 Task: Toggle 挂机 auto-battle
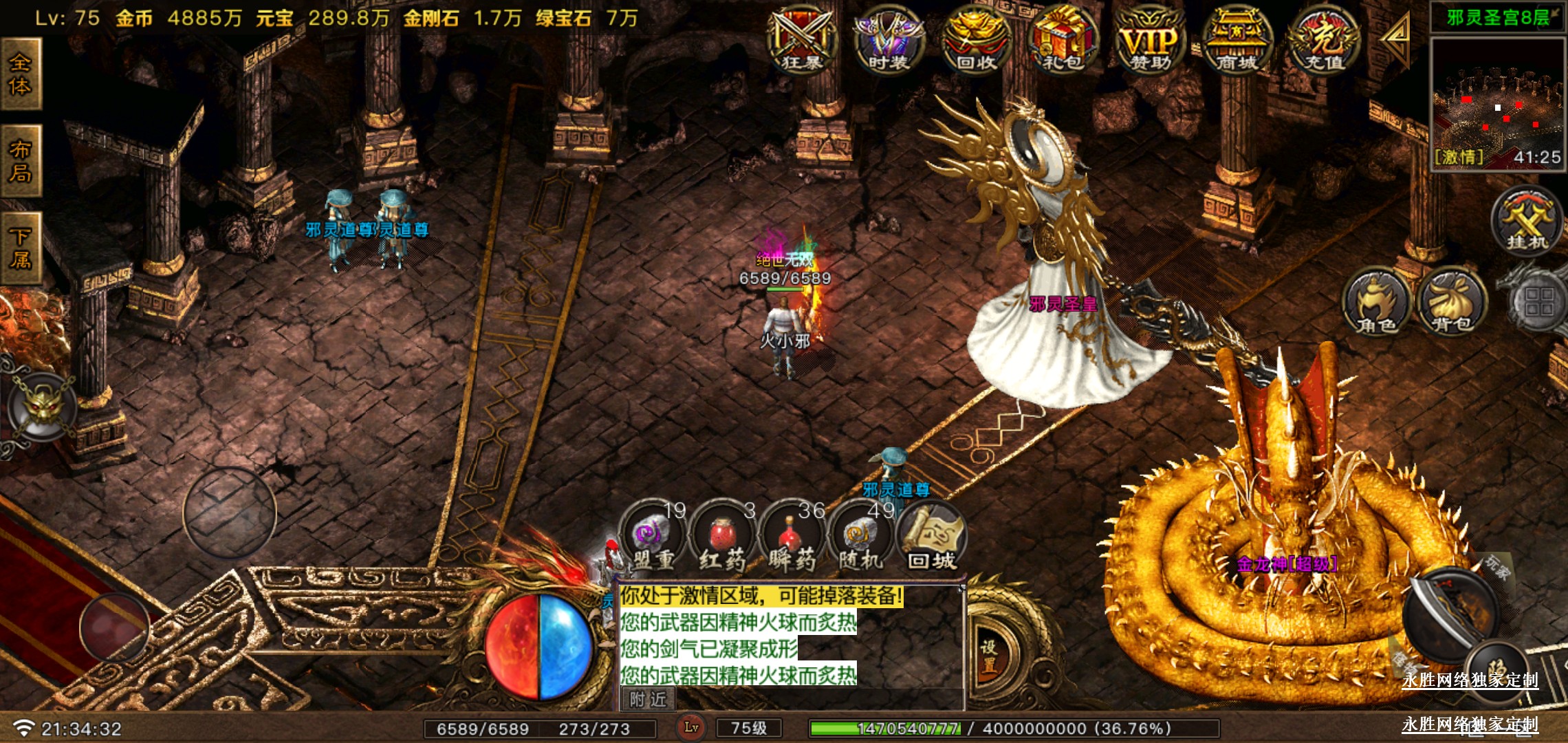point(1527,222)
